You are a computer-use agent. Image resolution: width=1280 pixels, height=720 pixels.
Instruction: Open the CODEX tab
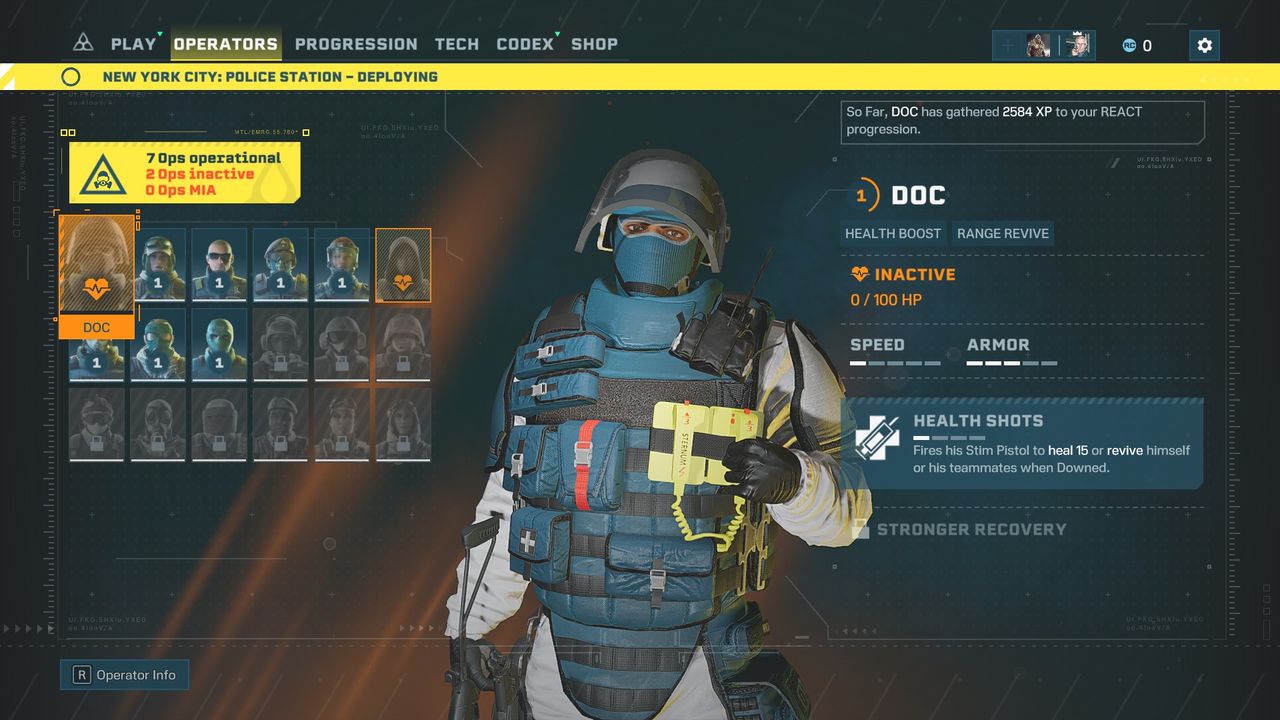pos(525,44)
